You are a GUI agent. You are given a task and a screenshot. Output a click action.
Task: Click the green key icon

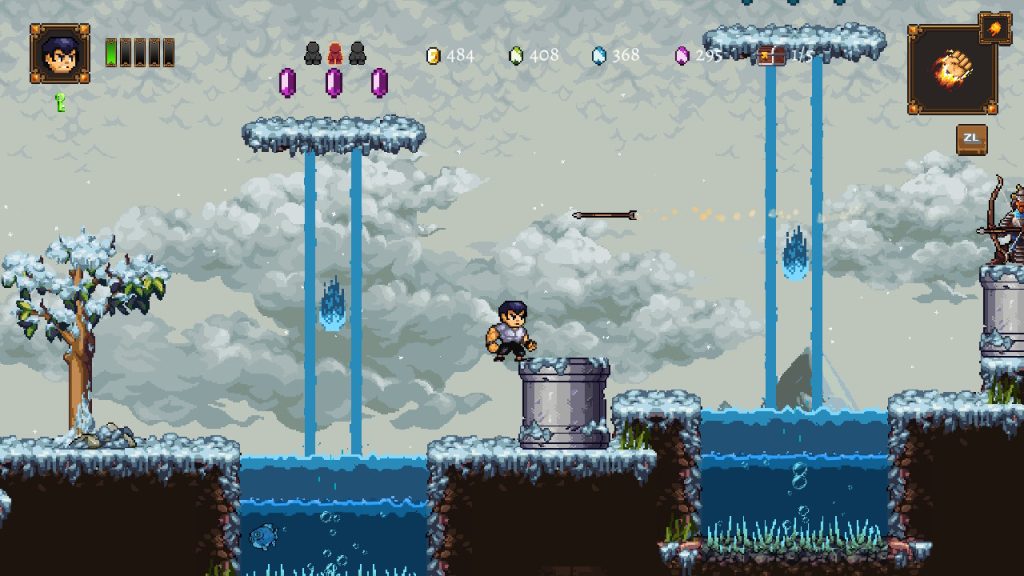(60, 100)
